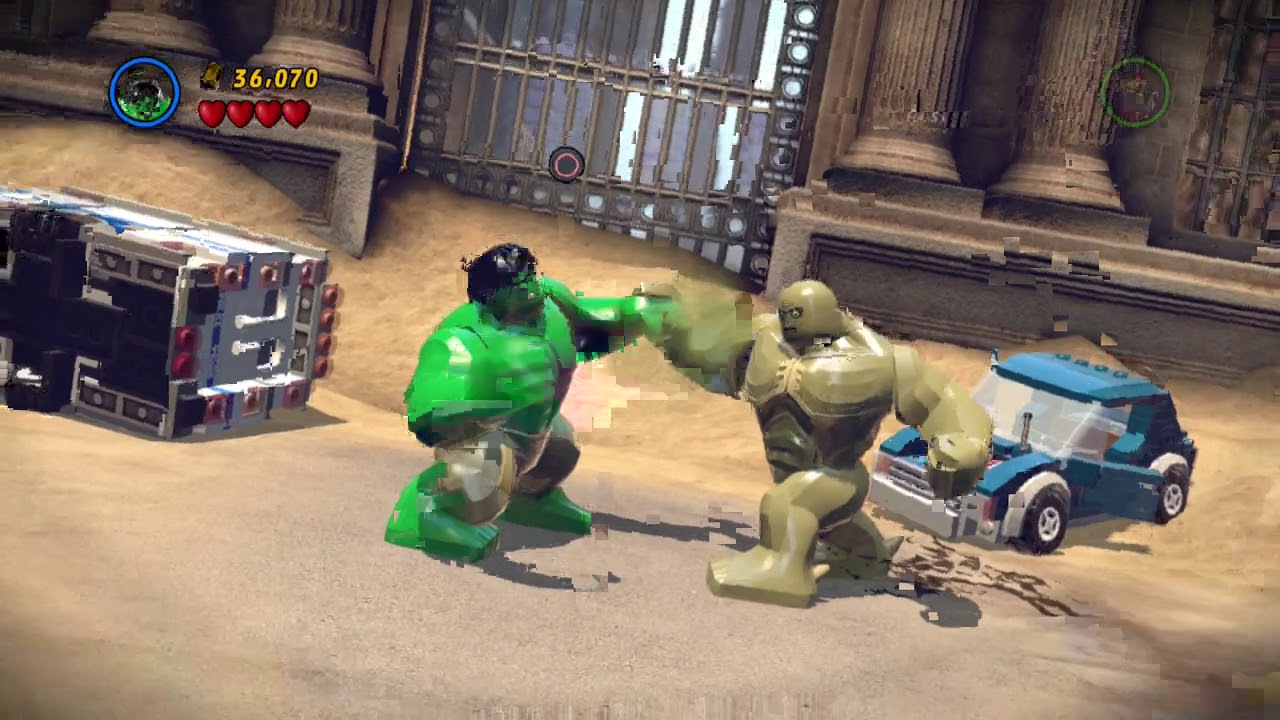Click the second red heart icon

(x=240, y=113)
